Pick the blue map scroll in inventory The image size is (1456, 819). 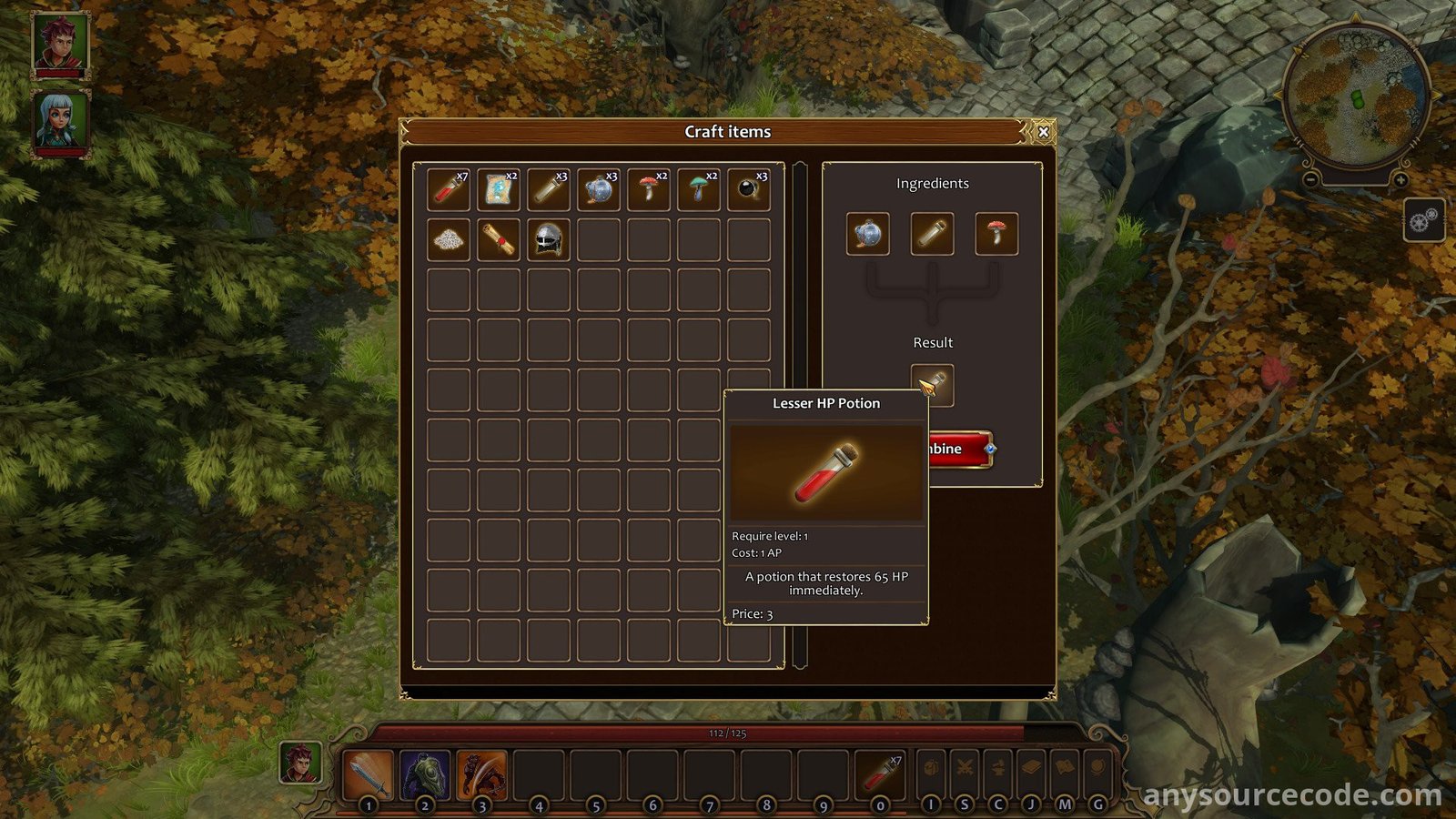499,189
